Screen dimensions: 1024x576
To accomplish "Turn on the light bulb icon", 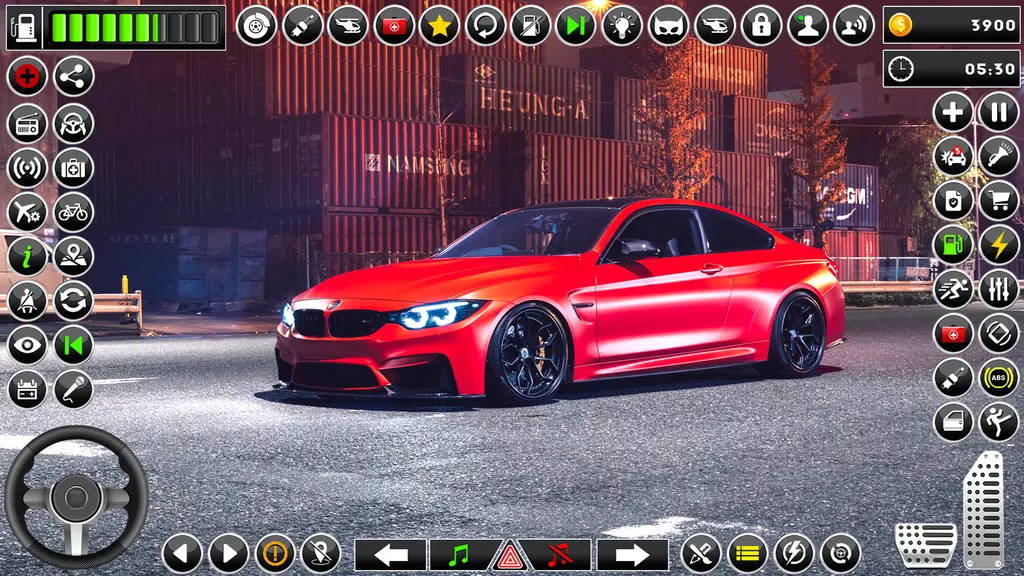I will (x=622, y=25).
